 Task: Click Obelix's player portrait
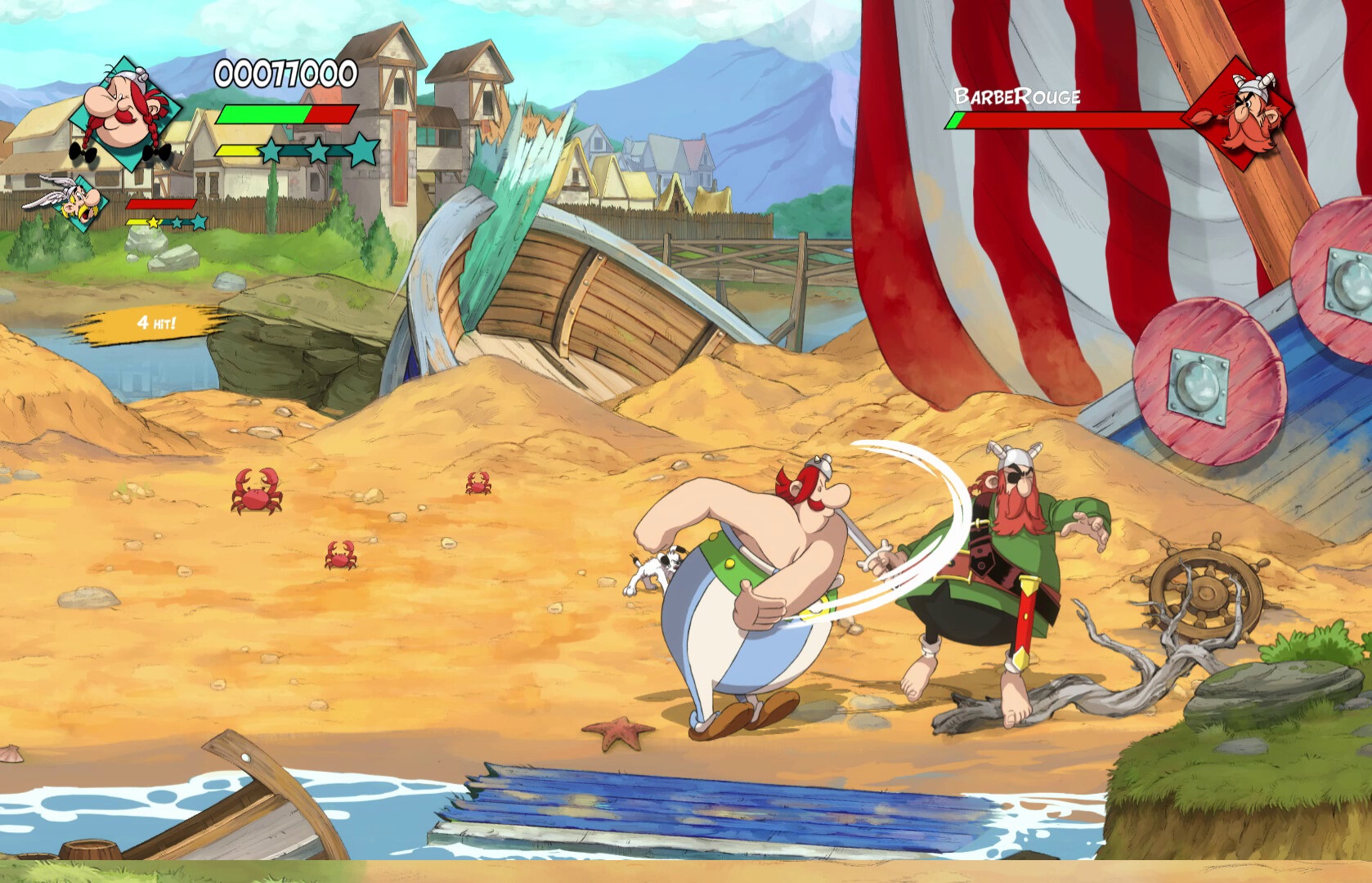coord(125,113)
